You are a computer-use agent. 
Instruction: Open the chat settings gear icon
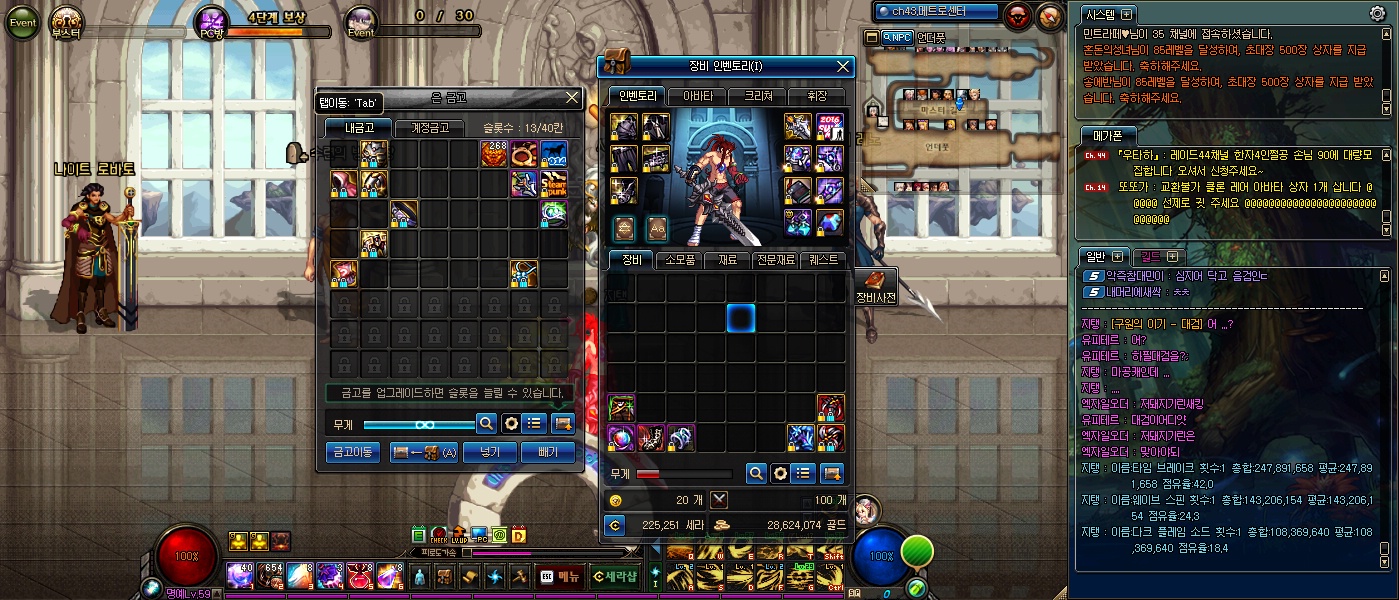click(x=1377, y=13)
